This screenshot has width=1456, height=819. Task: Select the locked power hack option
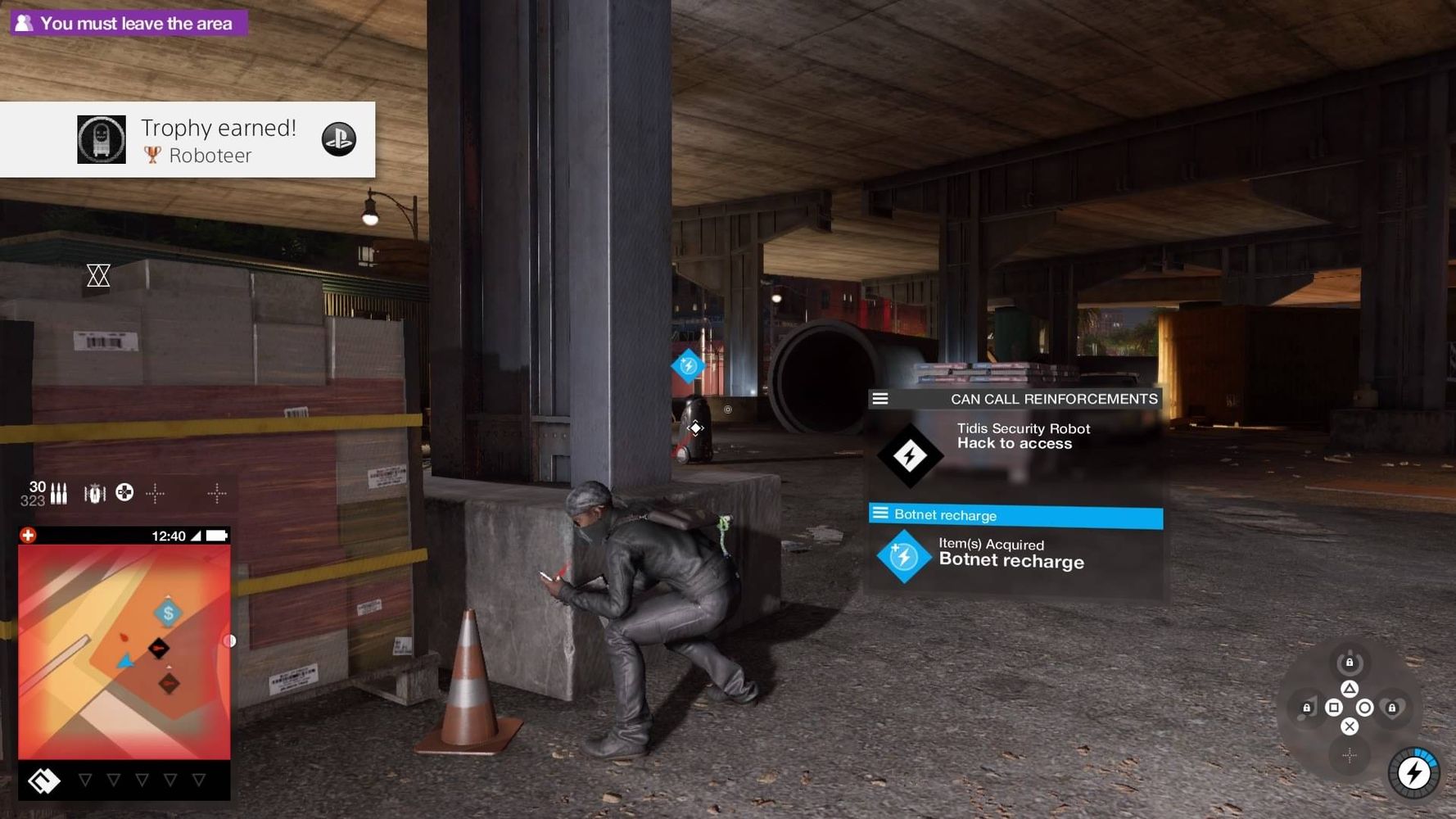coord(1350,662)
